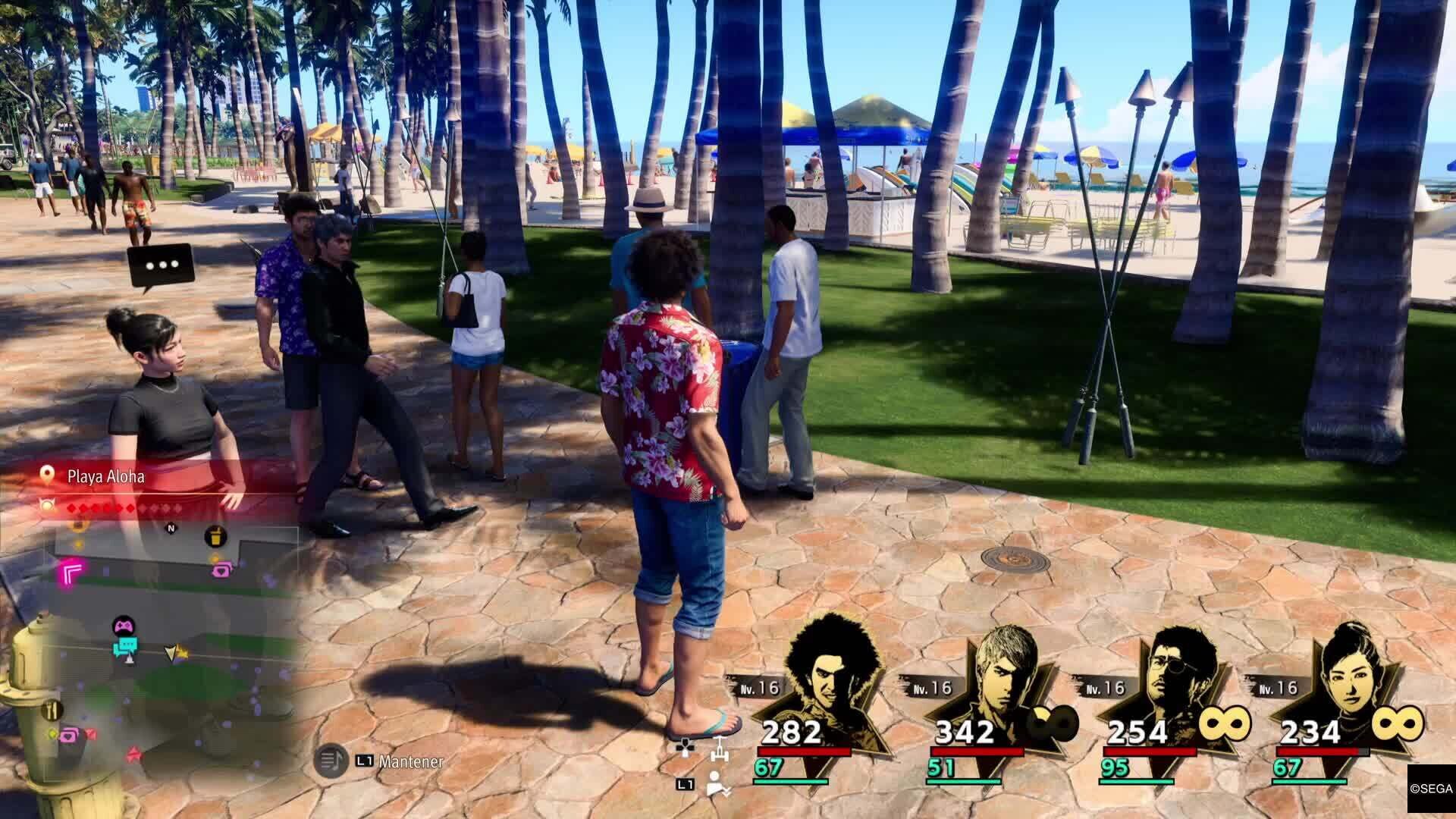Image resolution: width=1456 pixels, height=819 pixels.
Task: Click the pink game controller icon on minimap
Action: pyautogui.click(x=124, y=626)
